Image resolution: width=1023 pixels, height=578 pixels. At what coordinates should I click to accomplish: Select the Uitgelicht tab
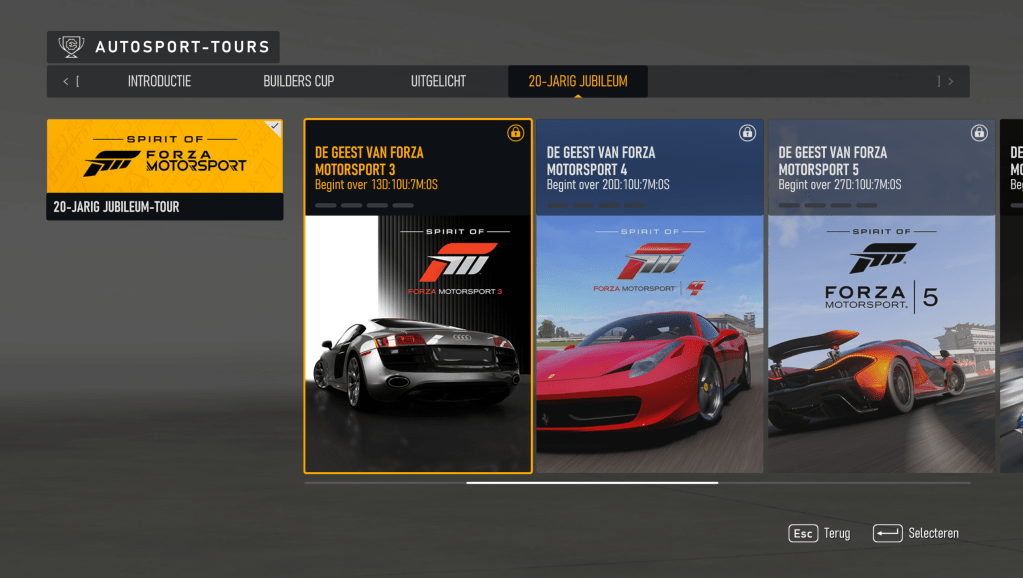tap(438, 82)
